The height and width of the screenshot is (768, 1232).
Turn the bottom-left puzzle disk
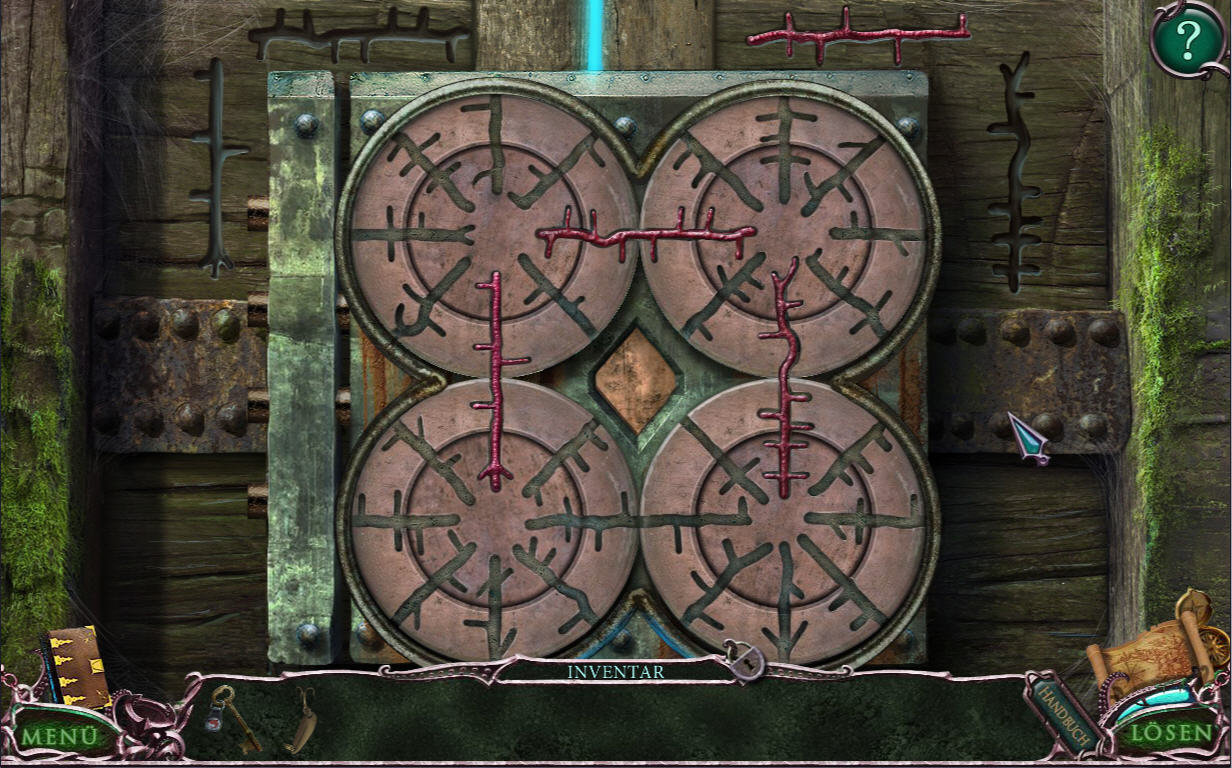click(x=488, y=518)
